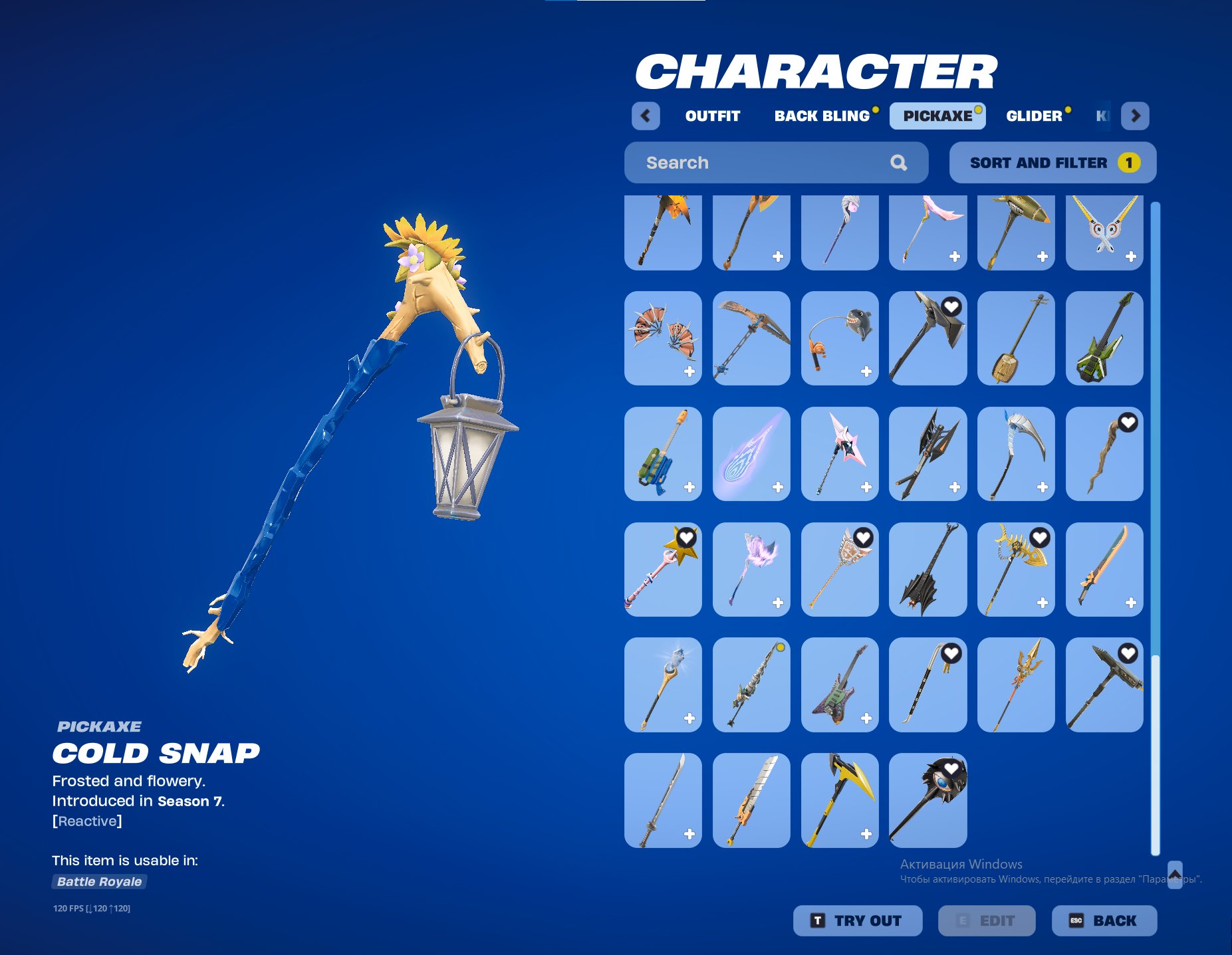
Task: Select the golden star wand pickaxe
Action: coord(662,570)
